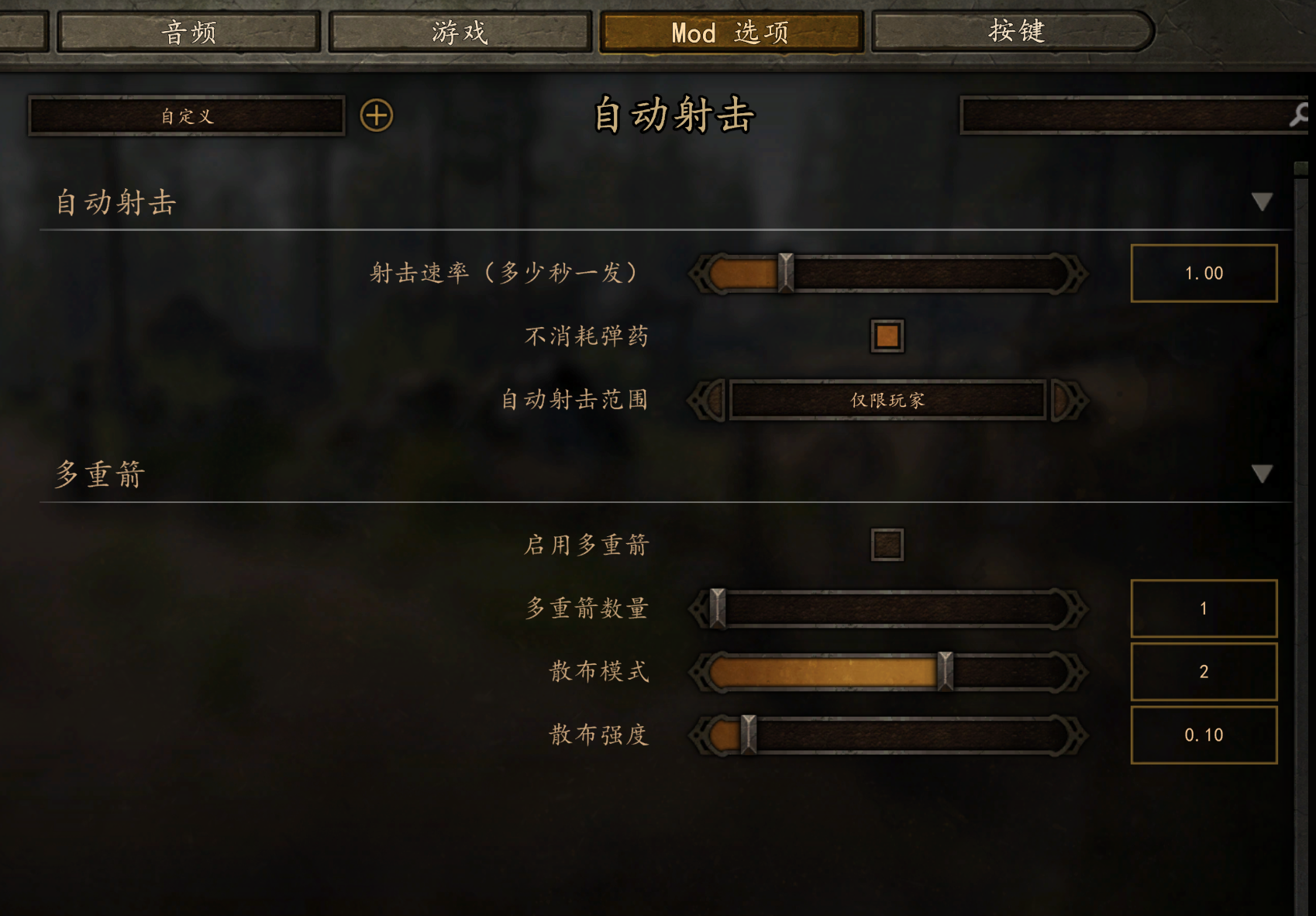Click the 射击速率 value input showing 1.00
Screen dimensions: 1316x916
pyautogui.click(x=1204, y=273)
